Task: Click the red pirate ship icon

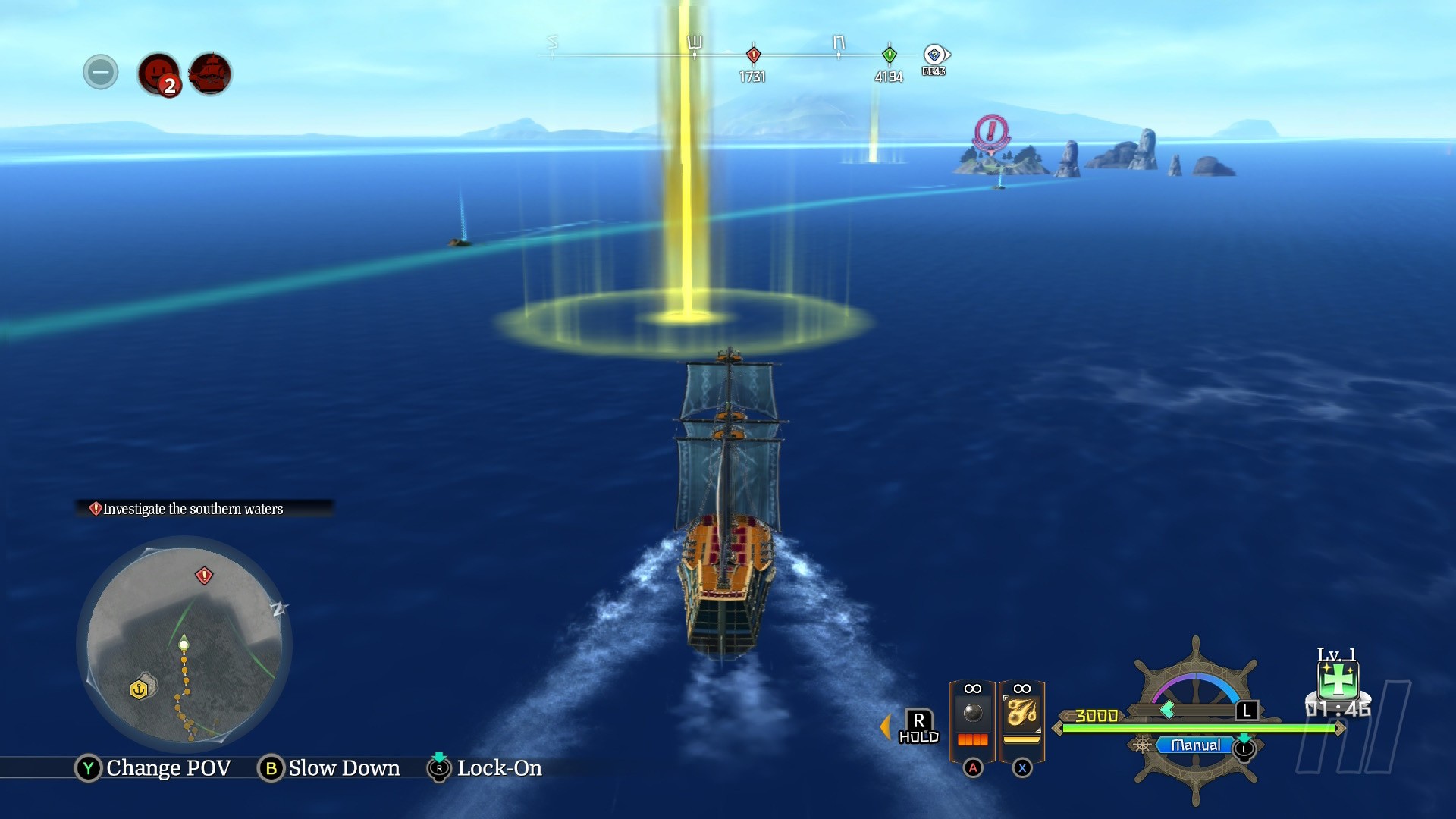Action: pos(210,74)
